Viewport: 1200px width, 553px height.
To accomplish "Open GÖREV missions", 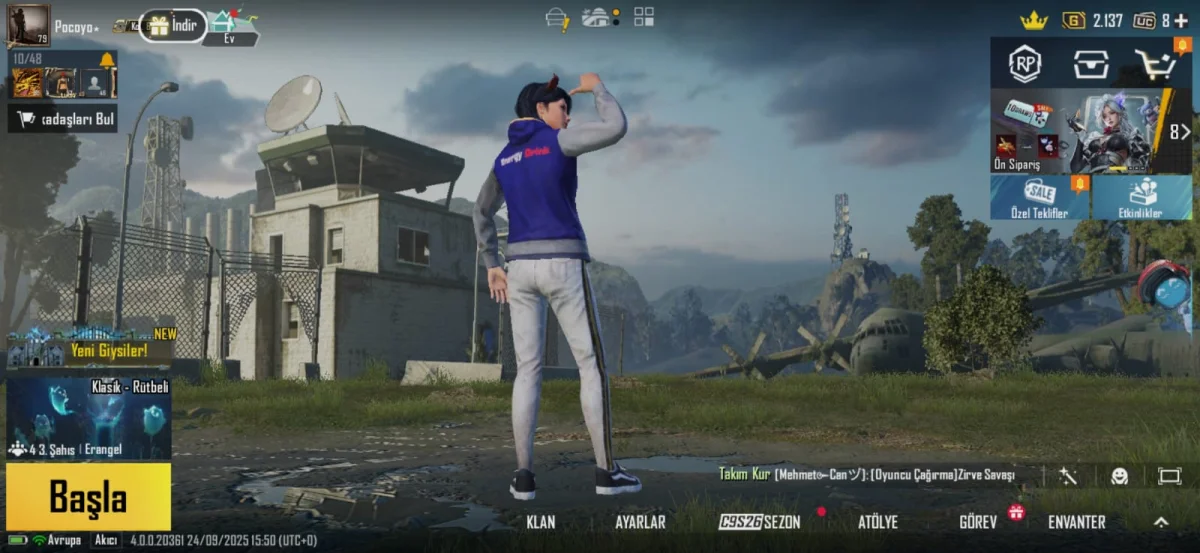I will pyautogui.click(x=978, y=522).
